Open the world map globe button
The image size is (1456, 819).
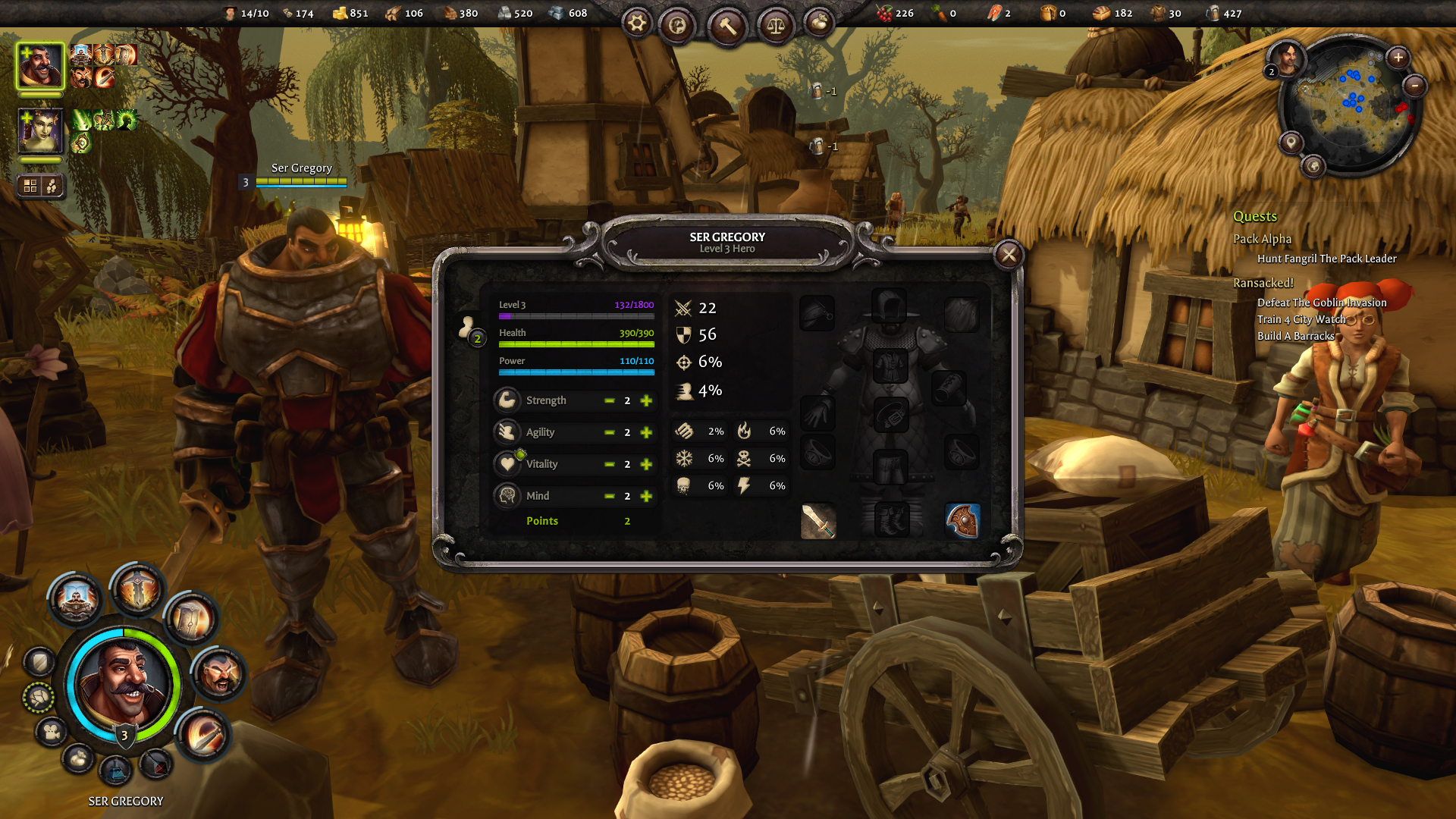click(677, 27)
